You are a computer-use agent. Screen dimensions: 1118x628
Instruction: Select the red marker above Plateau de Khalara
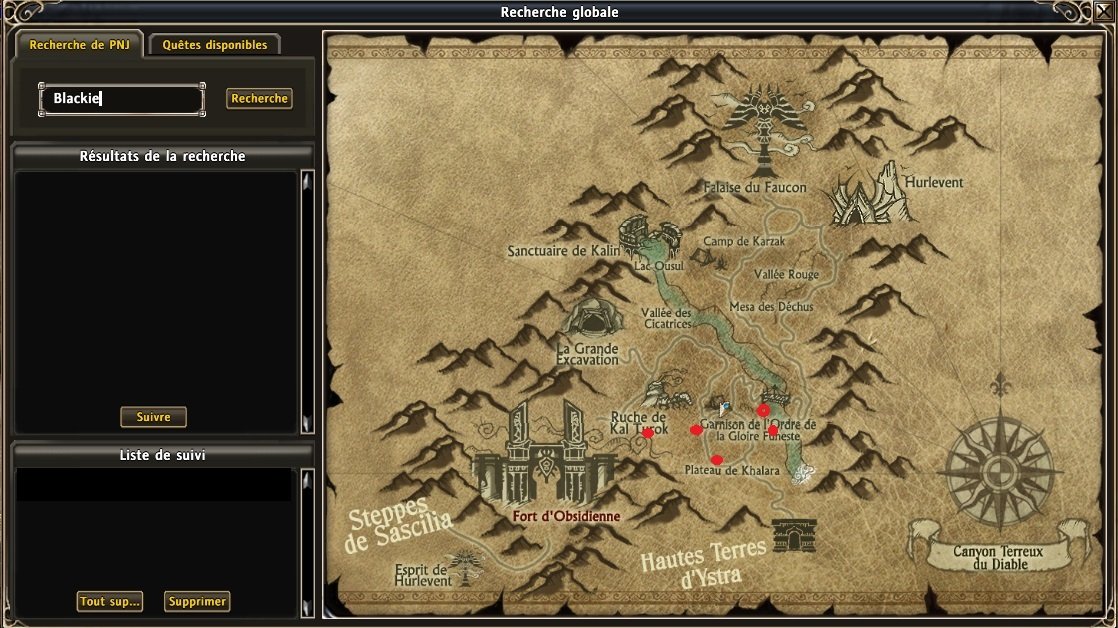[x=716, y=460]
